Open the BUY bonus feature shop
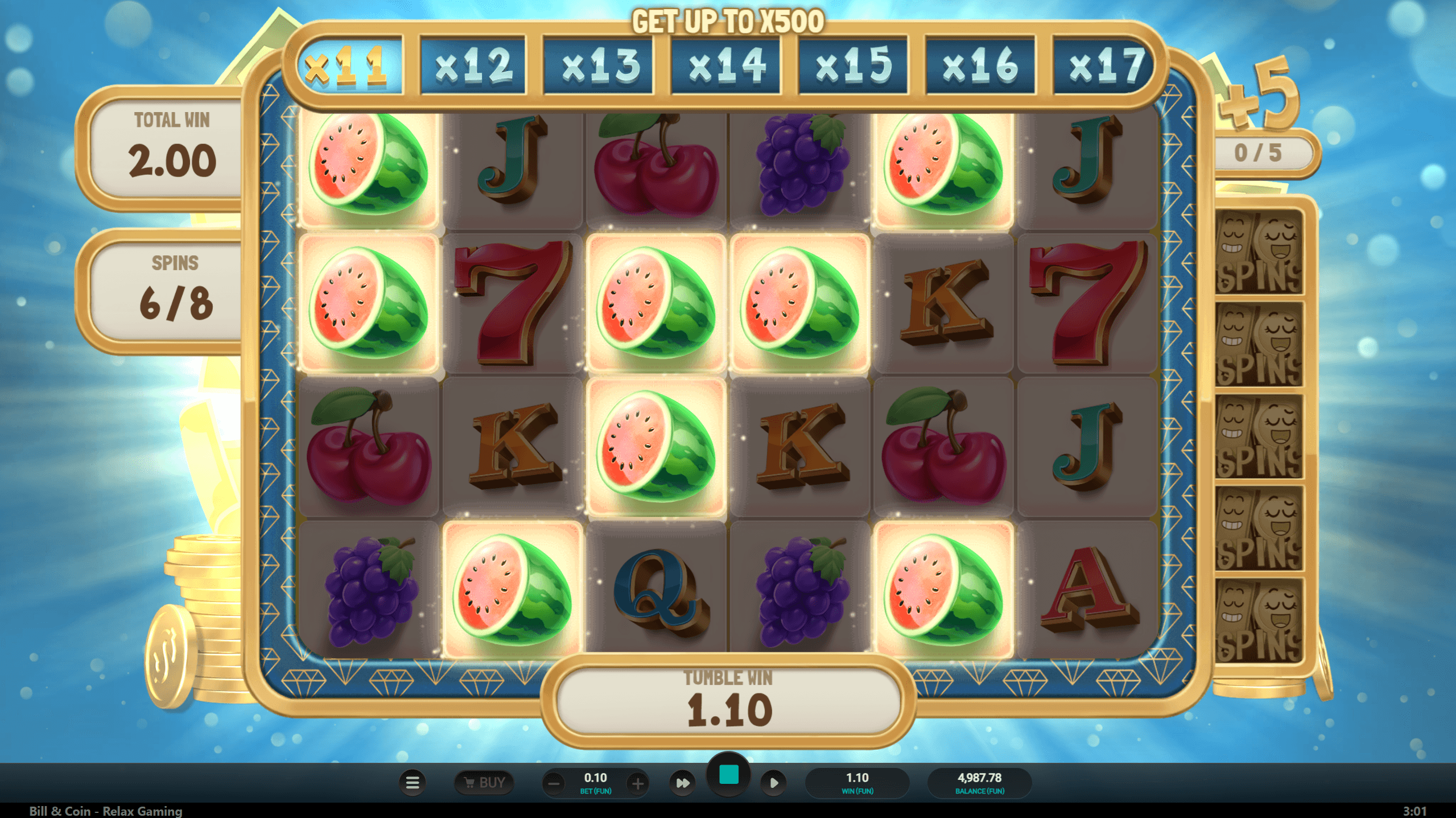The image size is (1456, 818). [x=484, y=783]
